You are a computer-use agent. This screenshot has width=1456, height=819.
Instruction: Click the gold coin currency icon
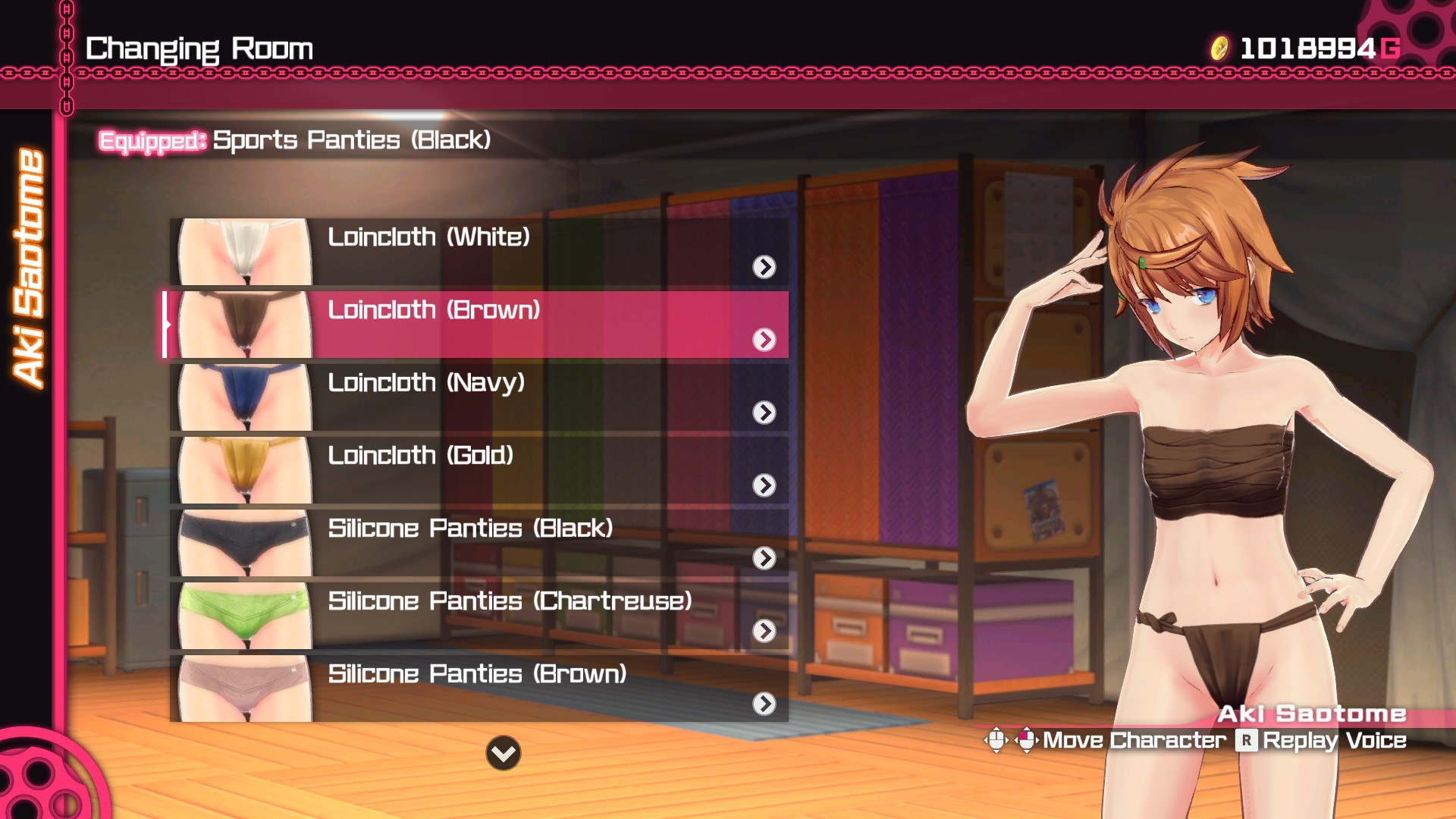click(x=1221, y=47)
